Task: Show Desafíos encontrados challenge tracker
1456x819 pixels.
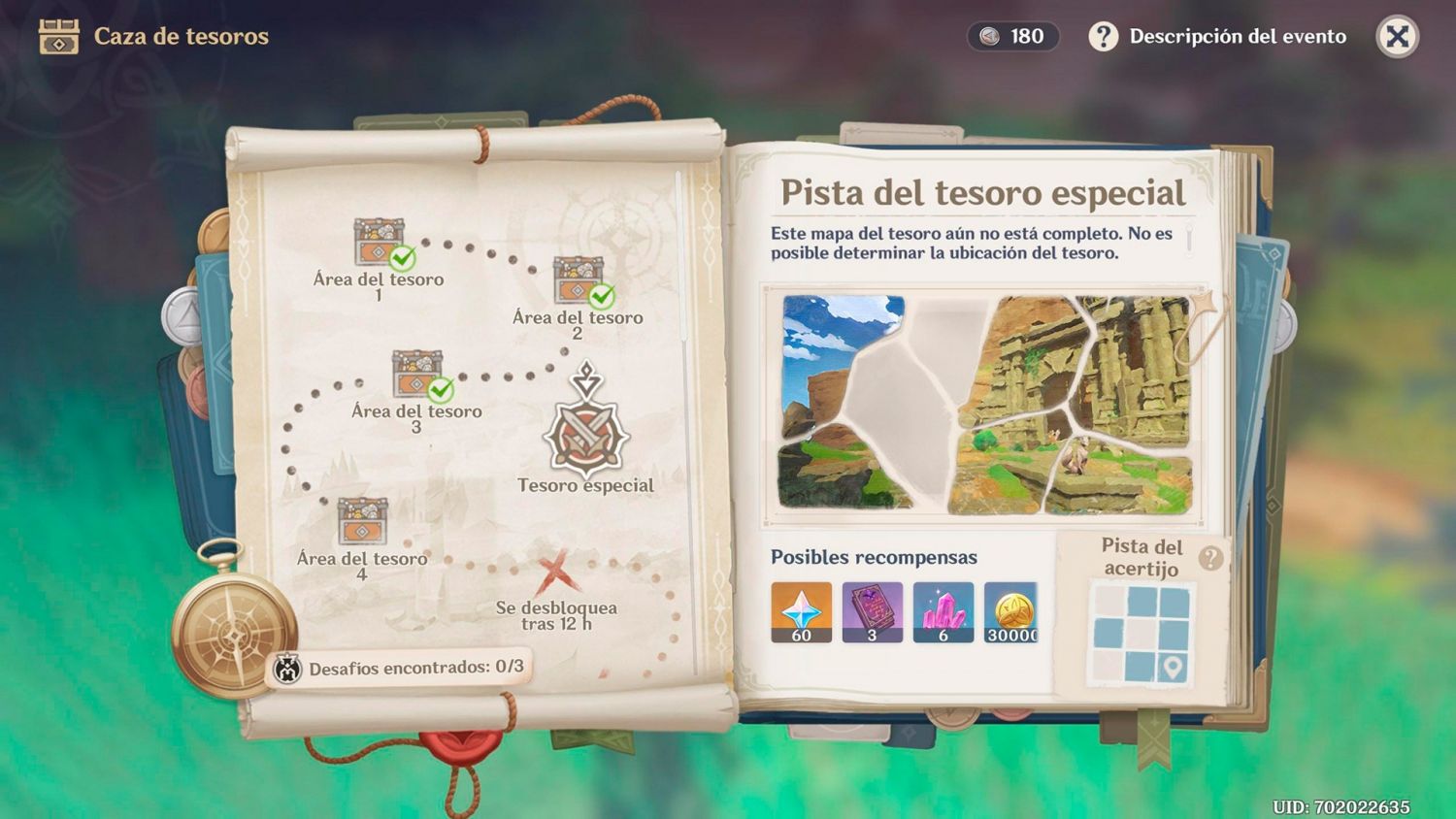Action: pos(400,668)
